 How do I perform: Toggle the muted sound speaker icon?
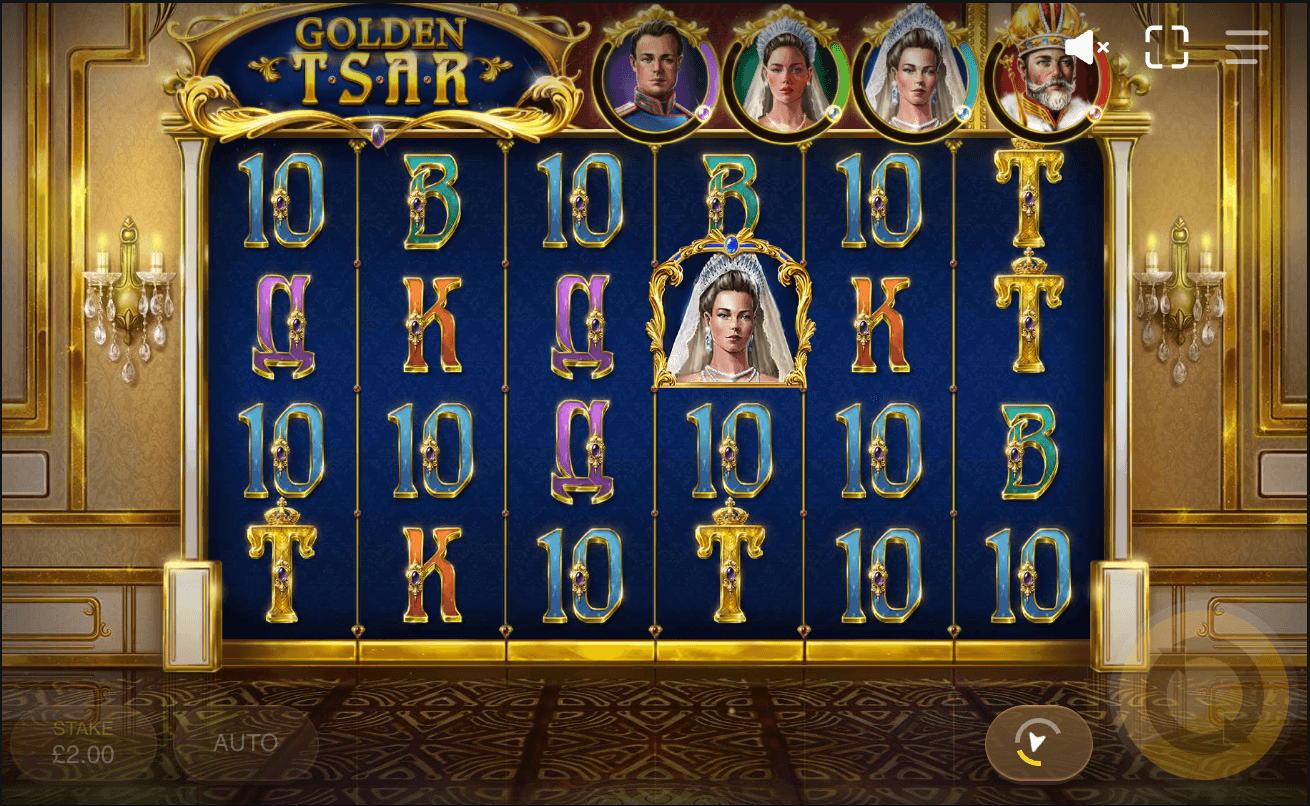(1086, 47)
